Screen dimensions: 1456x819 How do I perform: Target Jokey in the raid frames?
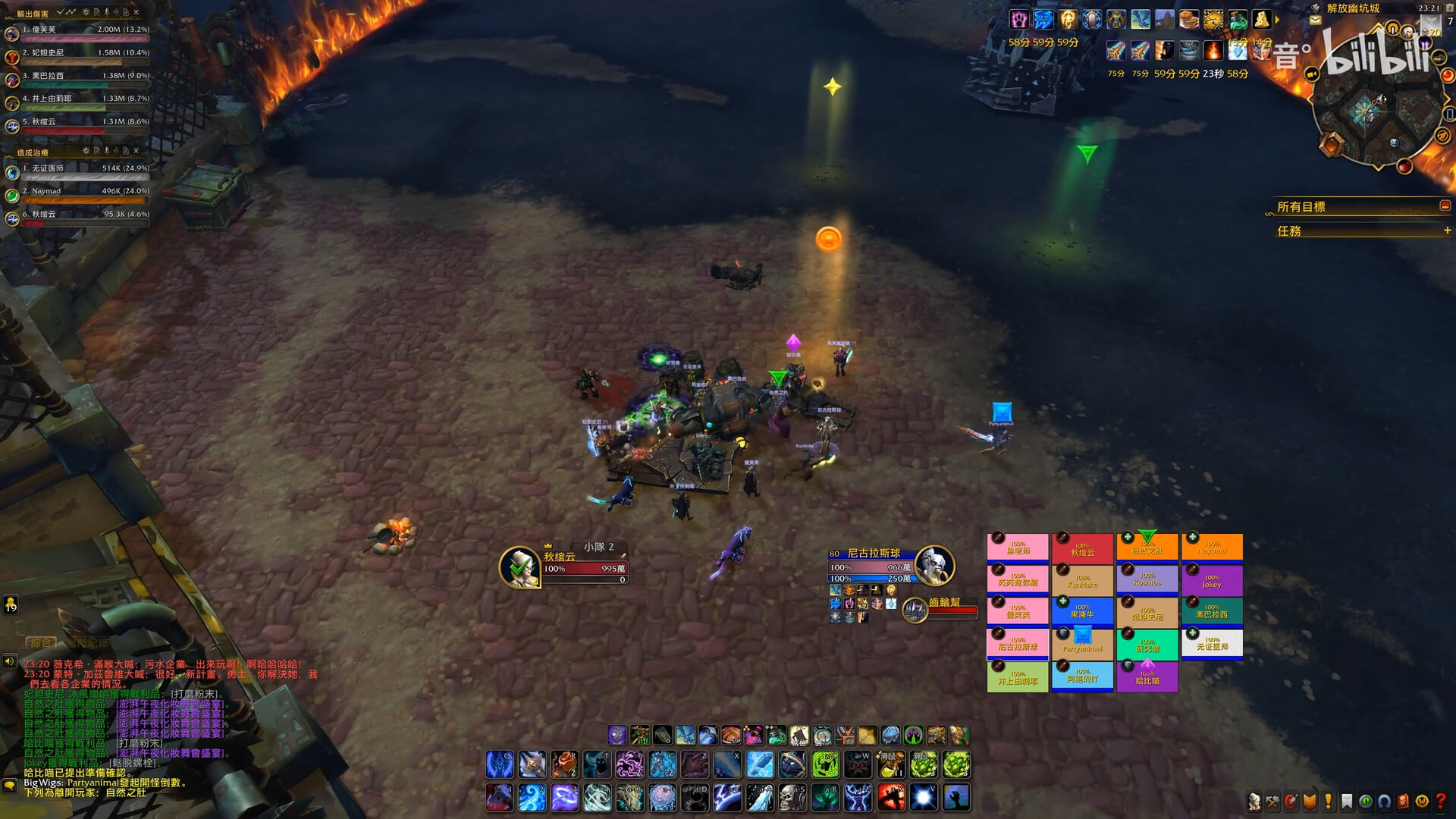coord(1212,580)
